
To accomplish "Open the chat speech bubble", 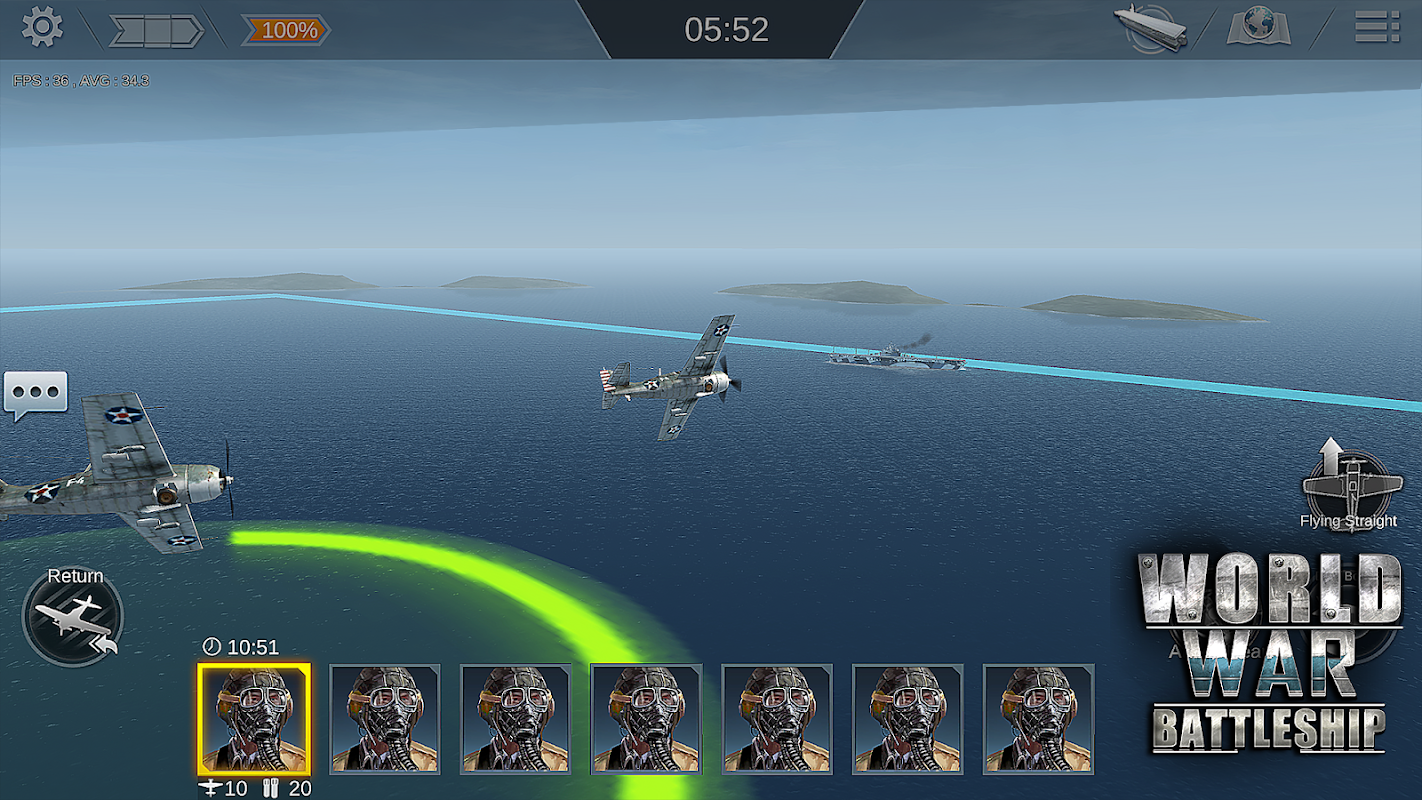I will pos(36,395).
